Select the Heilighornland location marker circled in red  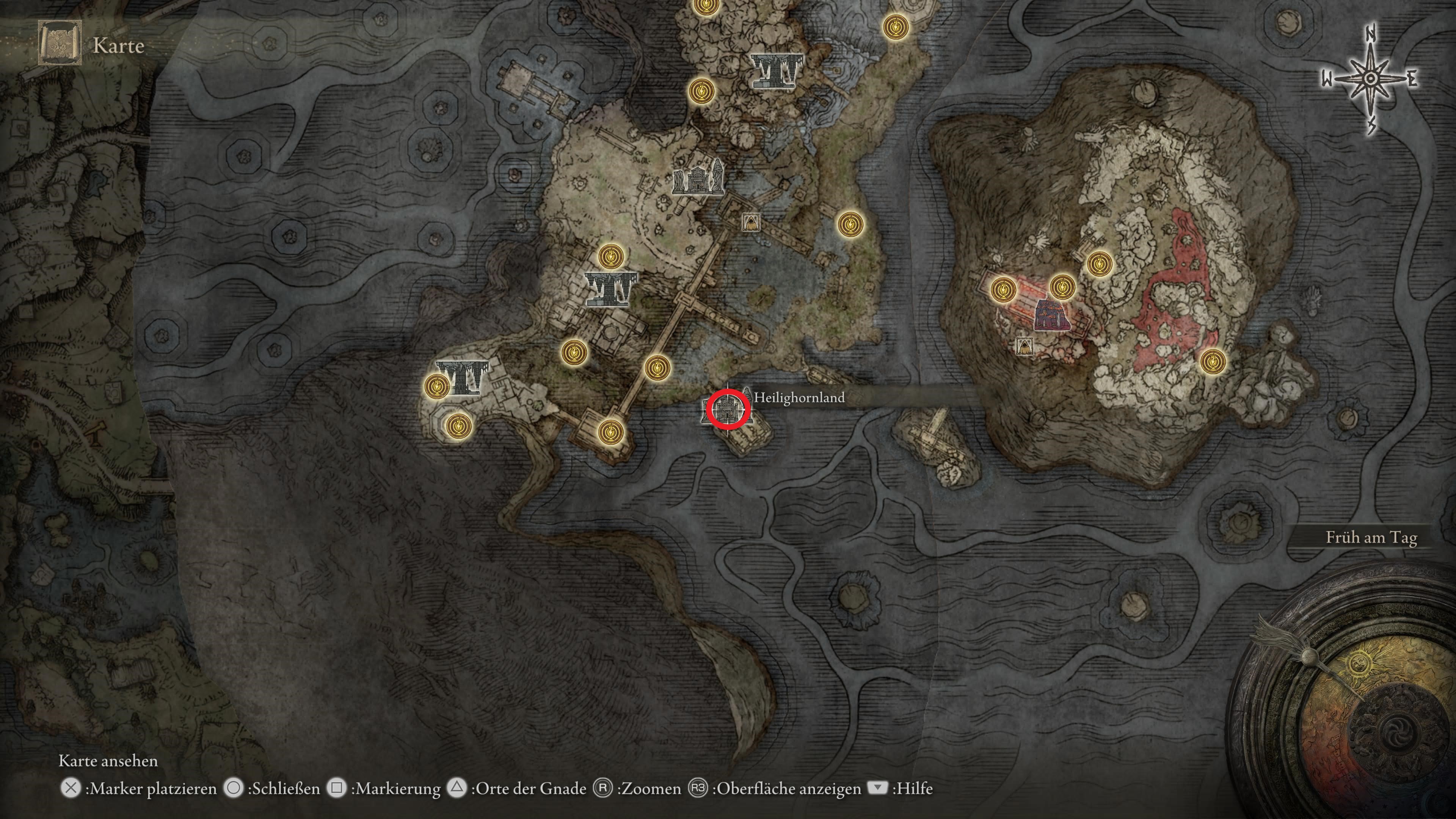728,410
